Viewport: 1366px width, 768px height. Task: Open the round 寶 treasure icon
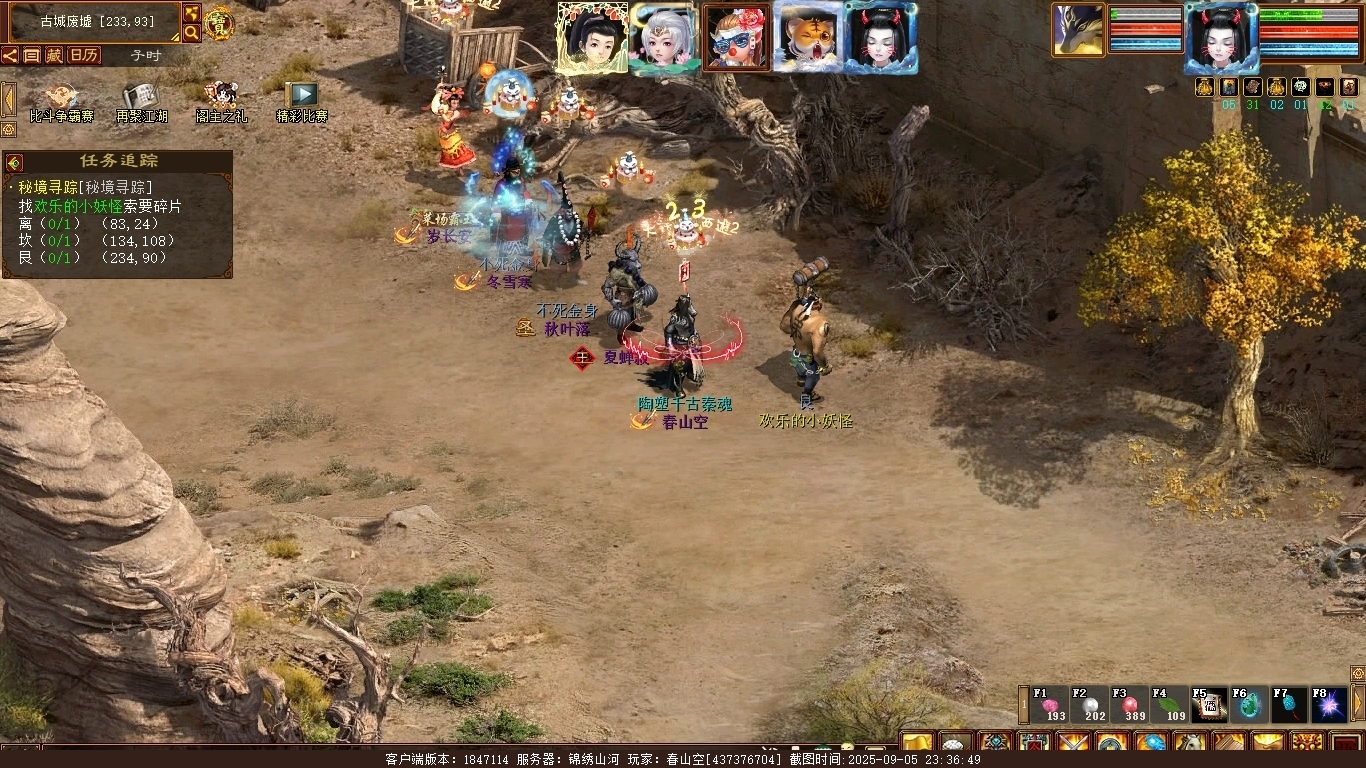click(x=219, y=22)
